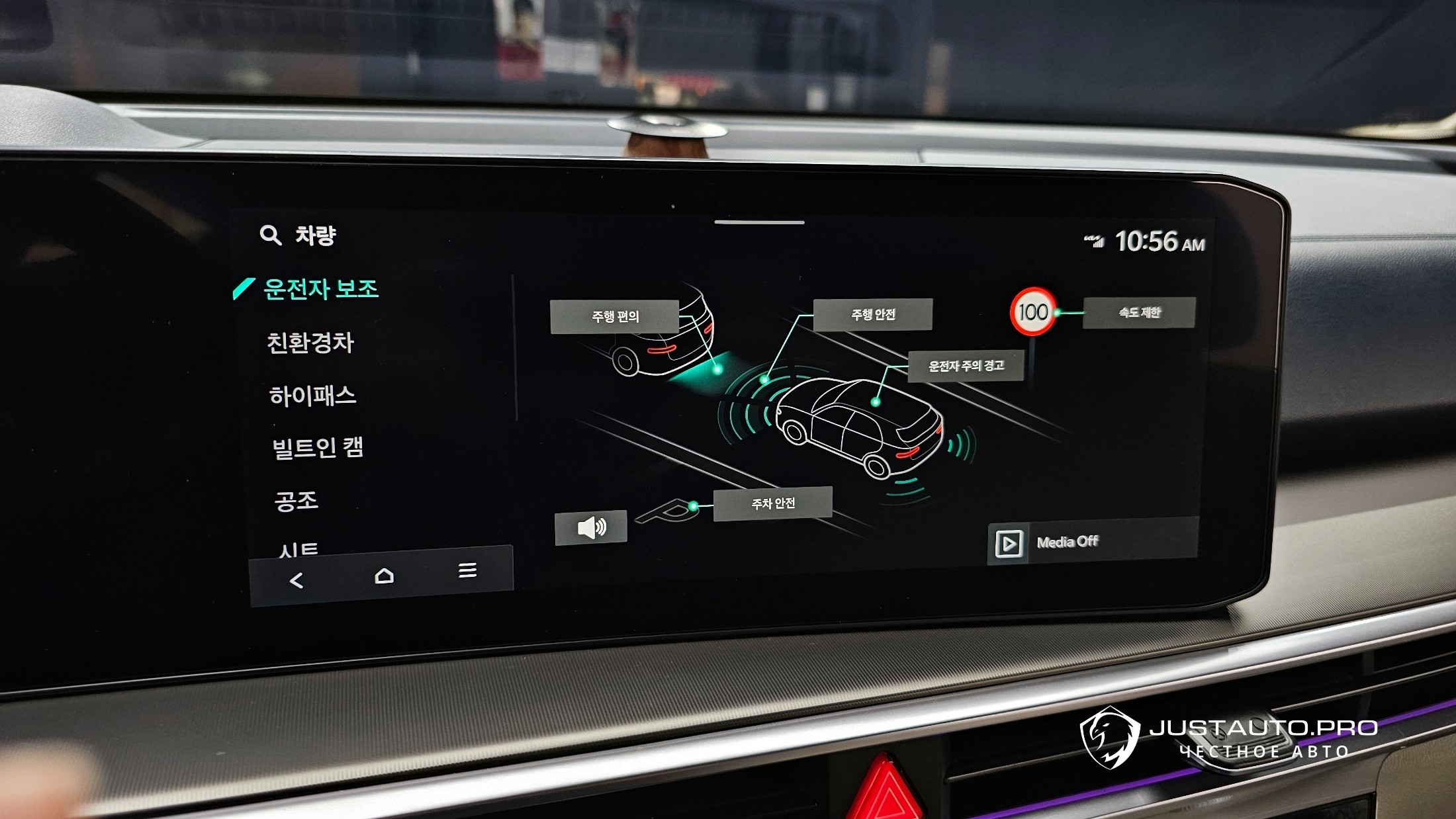Image resolution: width=1456 pixels, height=819 pixels.
Task: Select the 운전자 보조 menu entry
Action: coord(320,289)
